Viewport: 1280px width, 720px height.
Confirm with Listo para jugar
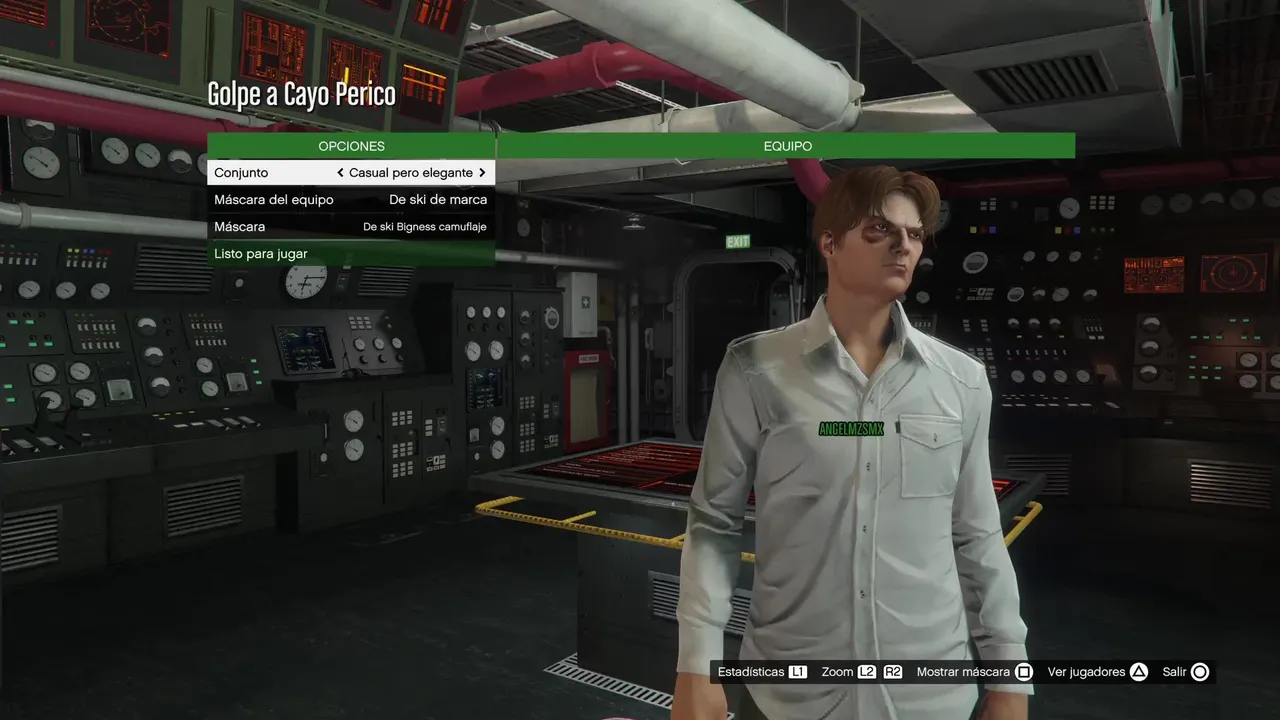point(350,254)
